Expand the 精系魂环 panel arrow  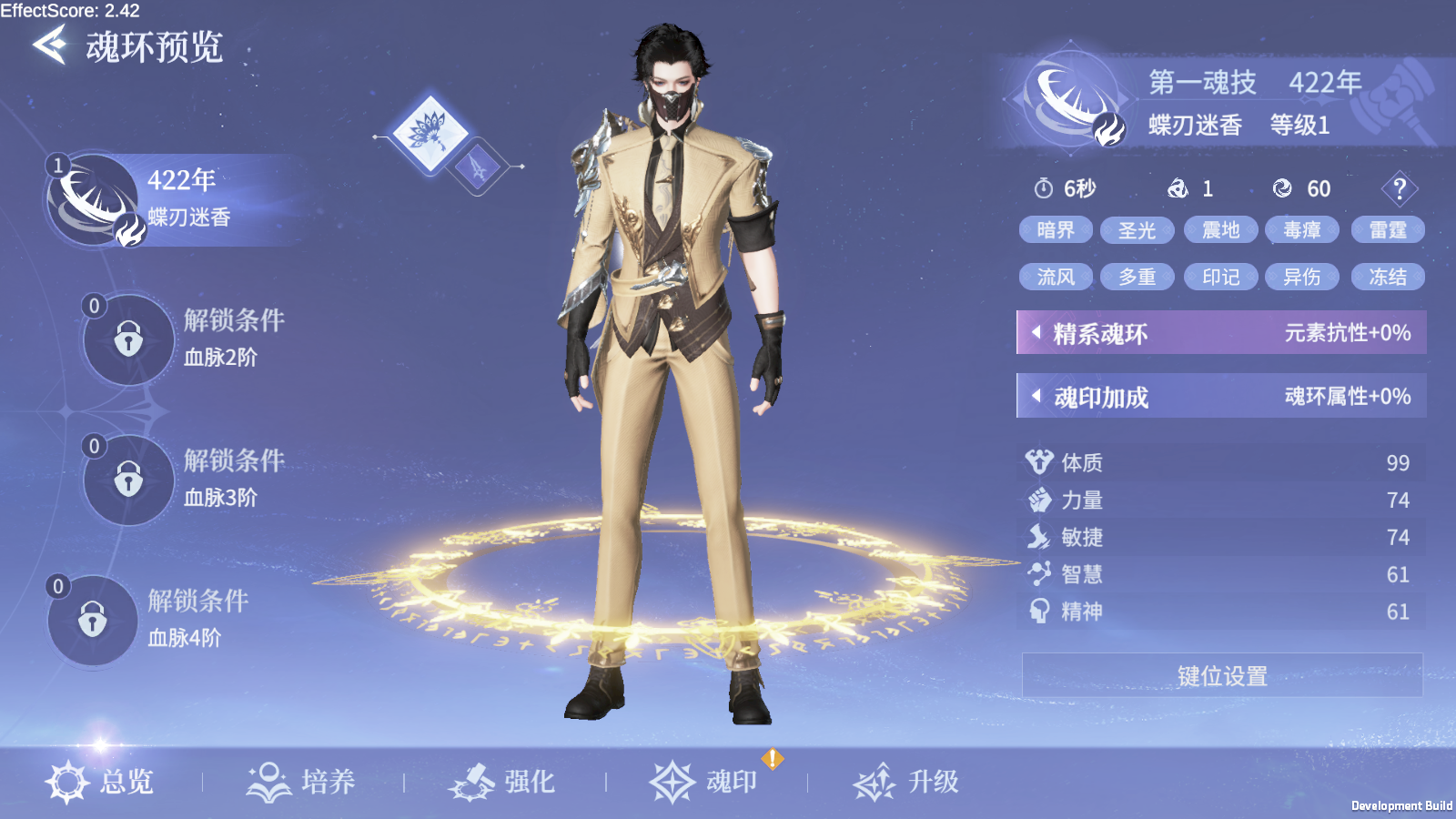(x=1035, y=333)
